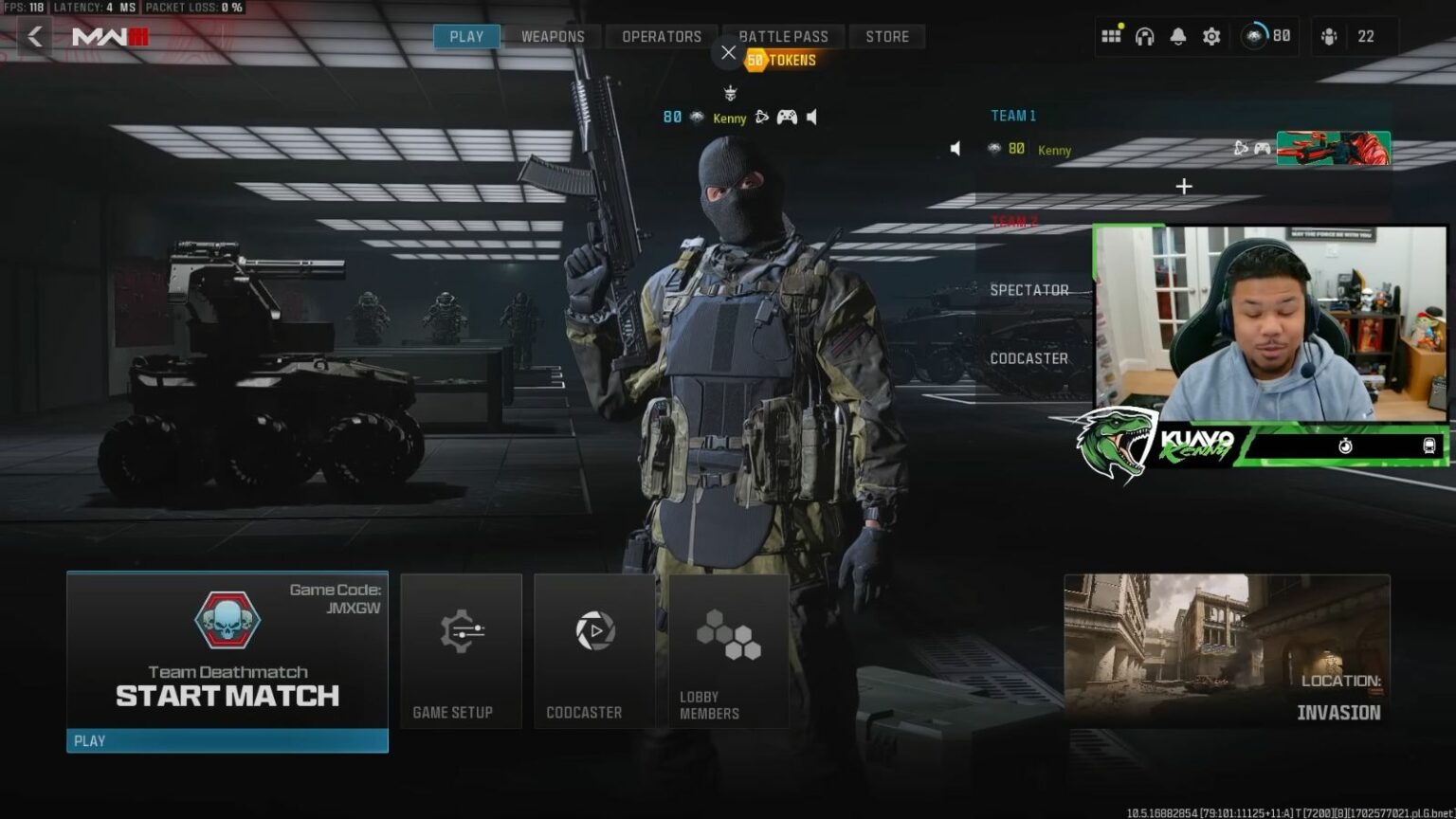Open the channels grid icon top right
The width and height of the screenshot is (1456, 819).
point(1112,36)
